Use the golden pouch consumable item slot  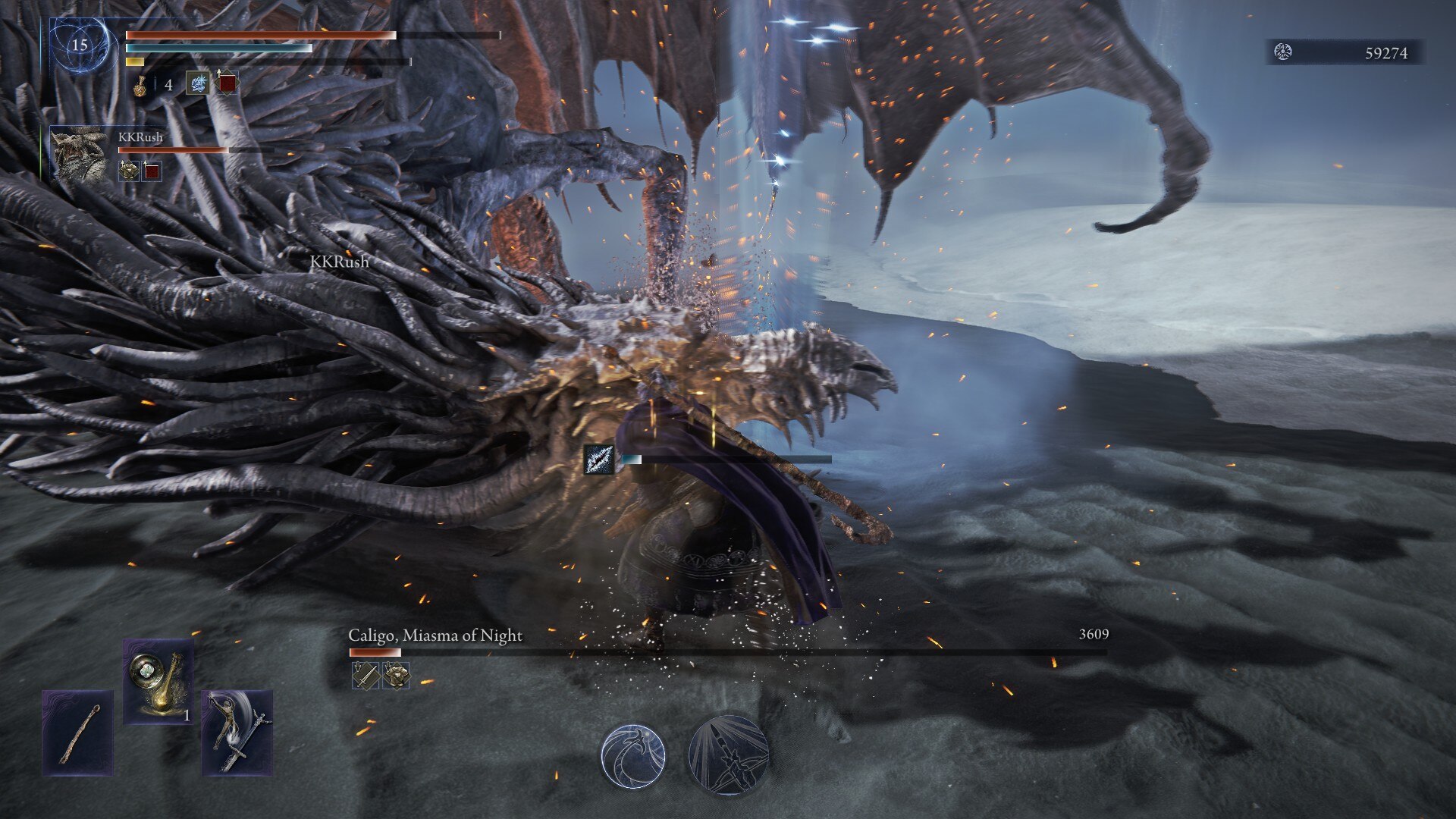click(x=158, y=682)
